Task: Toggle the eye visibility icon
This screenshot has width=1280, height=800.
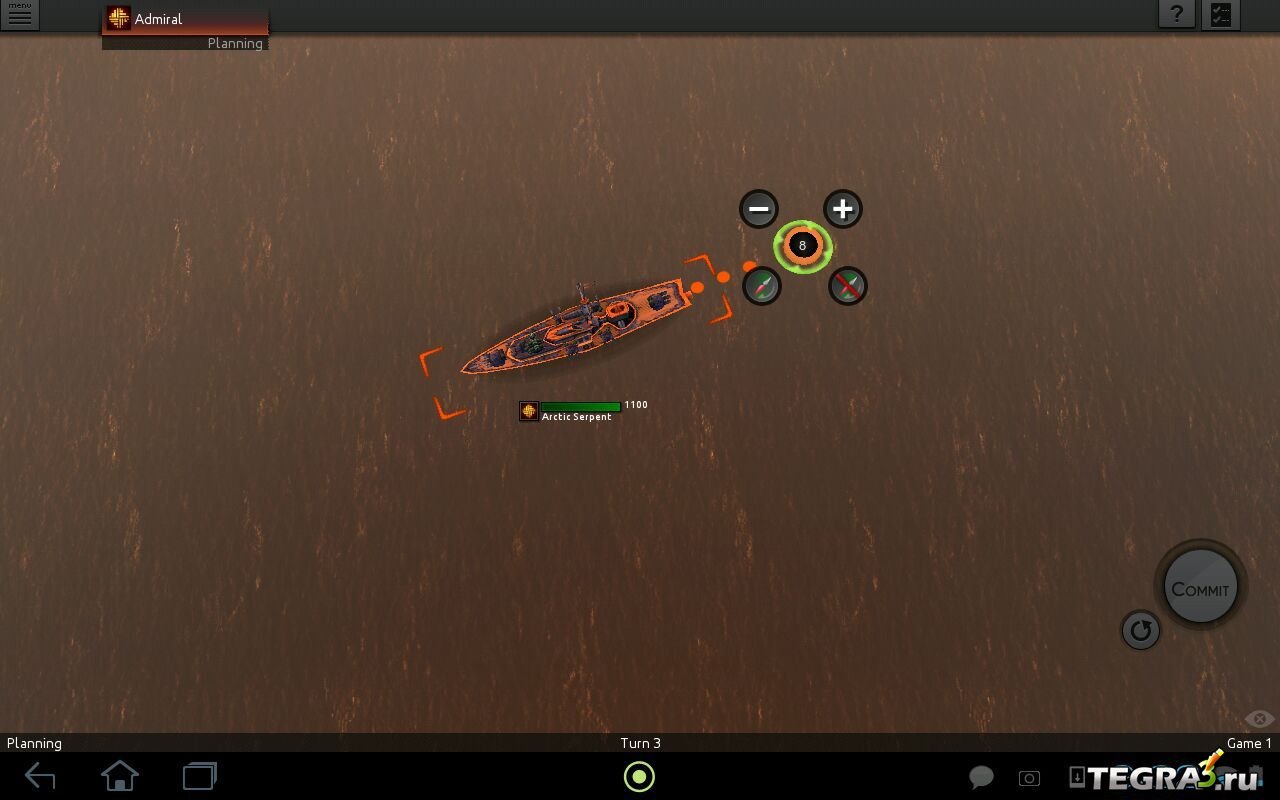Action: (x=1259, y=719)
